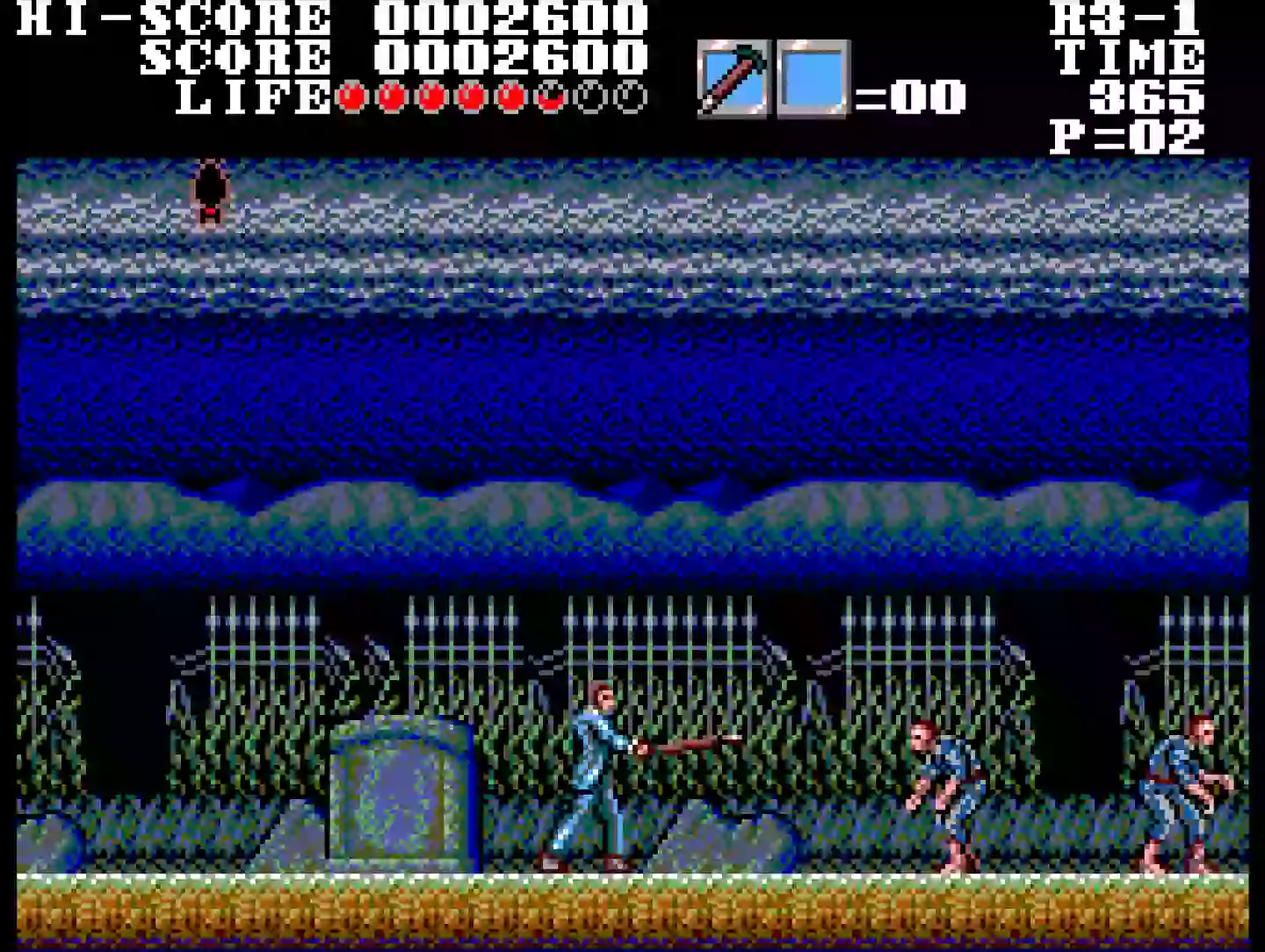Select the player character swinging his cane

(x=593, y=773)
